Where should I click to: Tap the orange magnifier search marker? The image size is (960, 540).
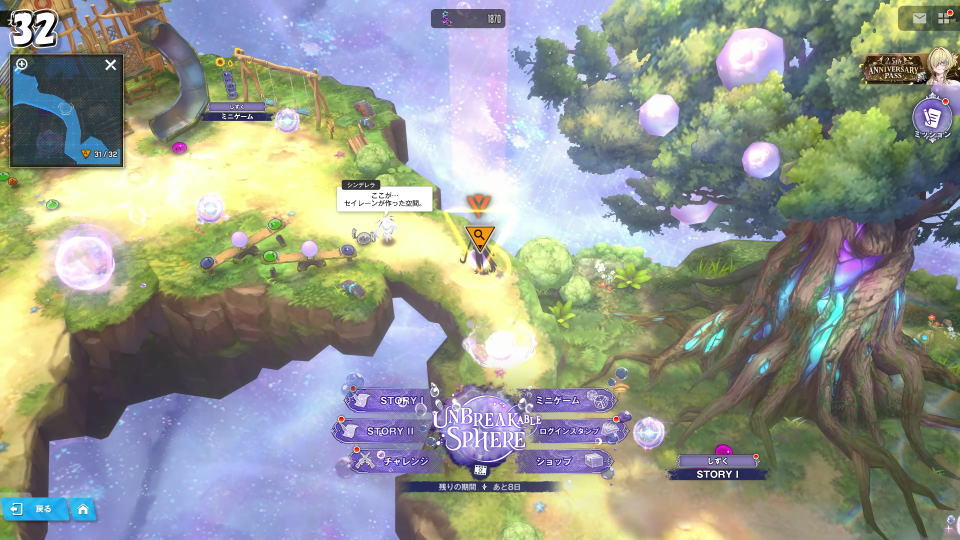coord(480,236)
